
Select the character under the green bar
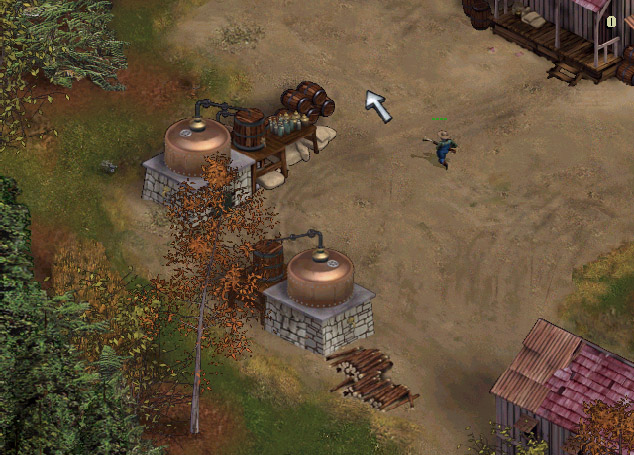click(443, 148)
